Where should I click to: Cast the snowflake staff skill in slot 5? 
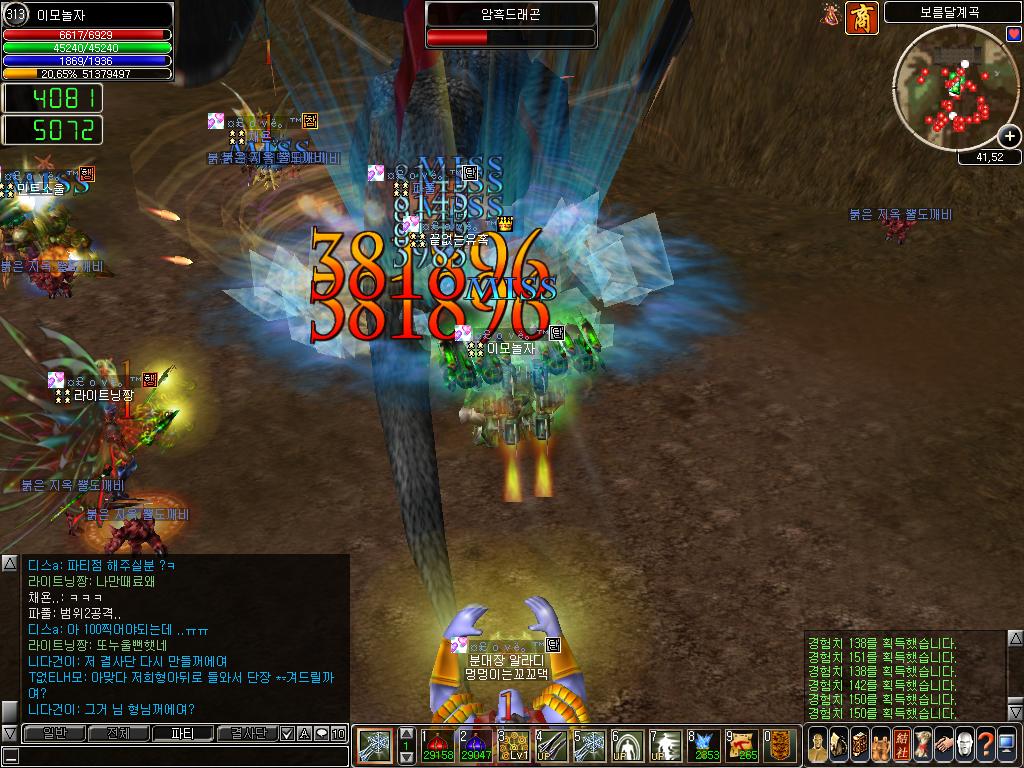coord(588,745)
